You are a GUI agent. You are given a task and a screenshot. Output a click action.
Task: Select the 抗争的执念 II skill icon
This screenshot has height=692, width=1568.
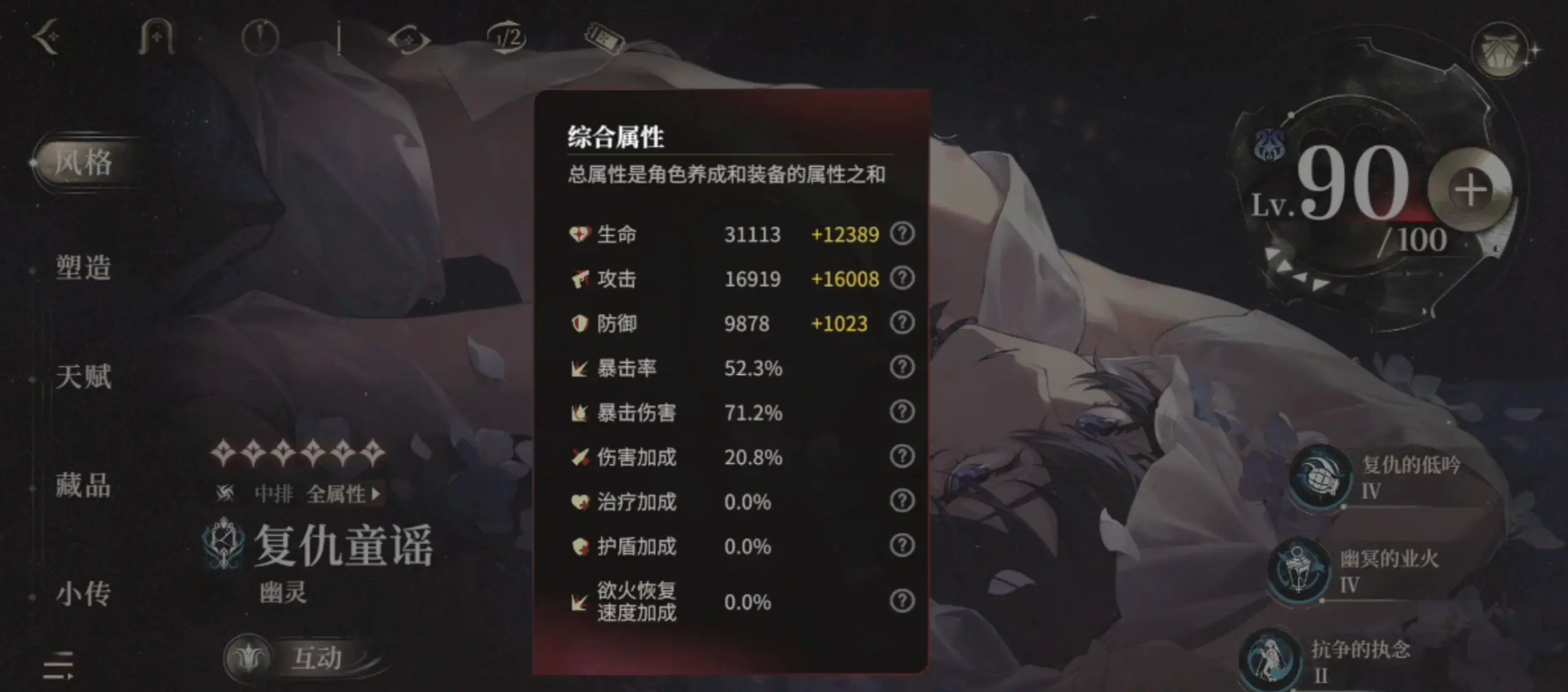[1271, 658]
